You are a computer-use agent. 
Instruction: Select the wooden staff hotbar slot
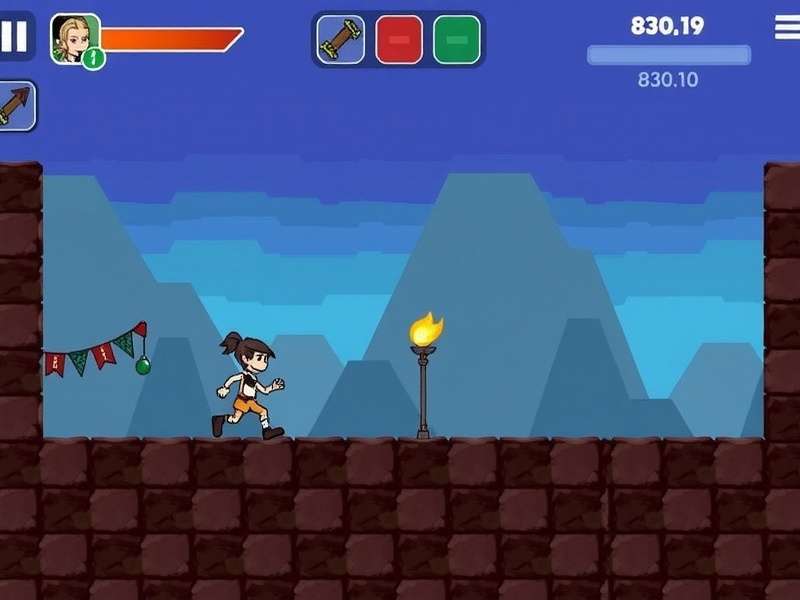click(x=341, y=40)
